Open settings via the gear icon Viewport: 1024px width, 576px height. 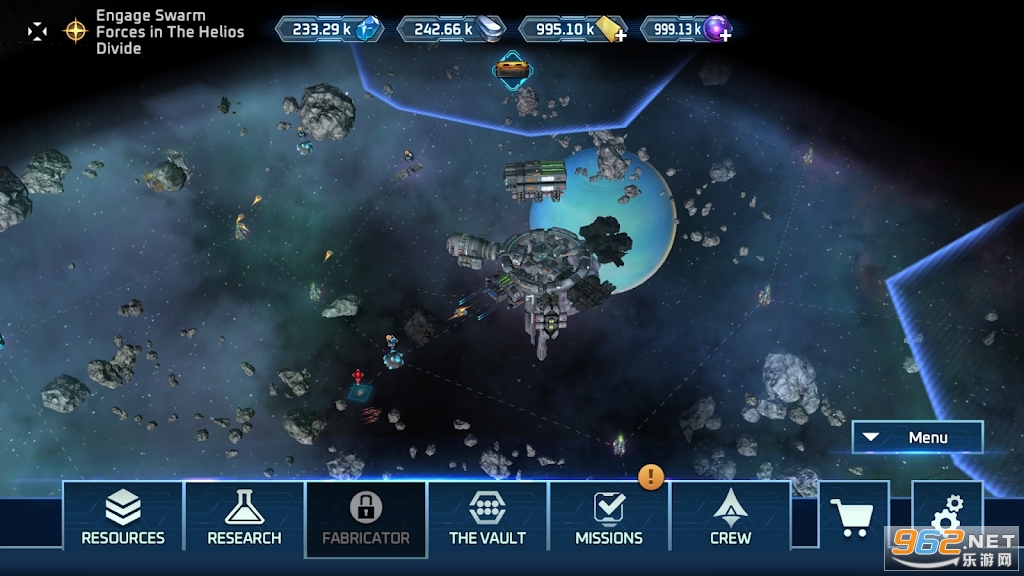(946, 516)
